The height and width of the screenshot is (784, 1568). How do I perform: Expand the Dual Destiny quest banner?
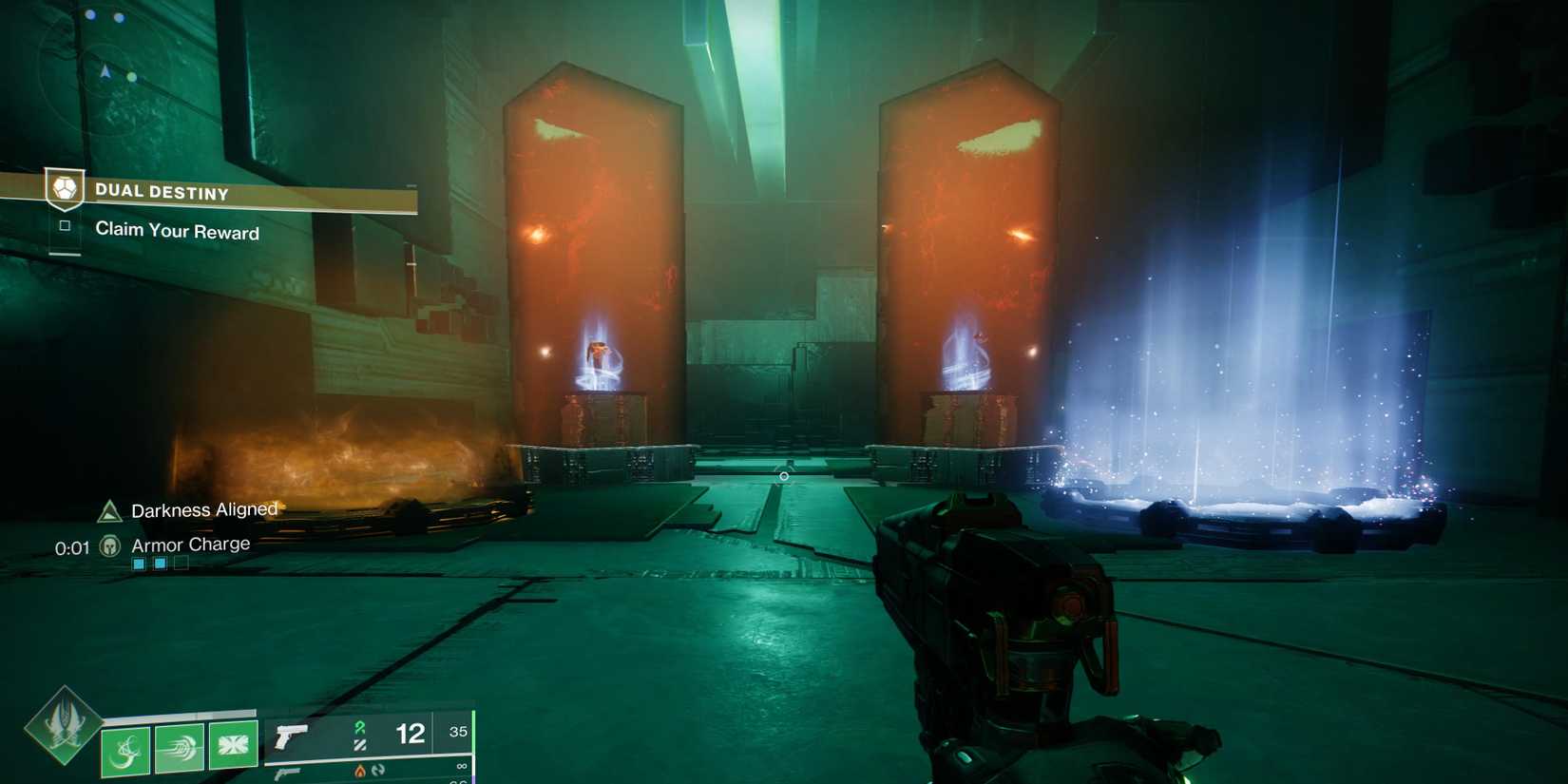(228, 192)
